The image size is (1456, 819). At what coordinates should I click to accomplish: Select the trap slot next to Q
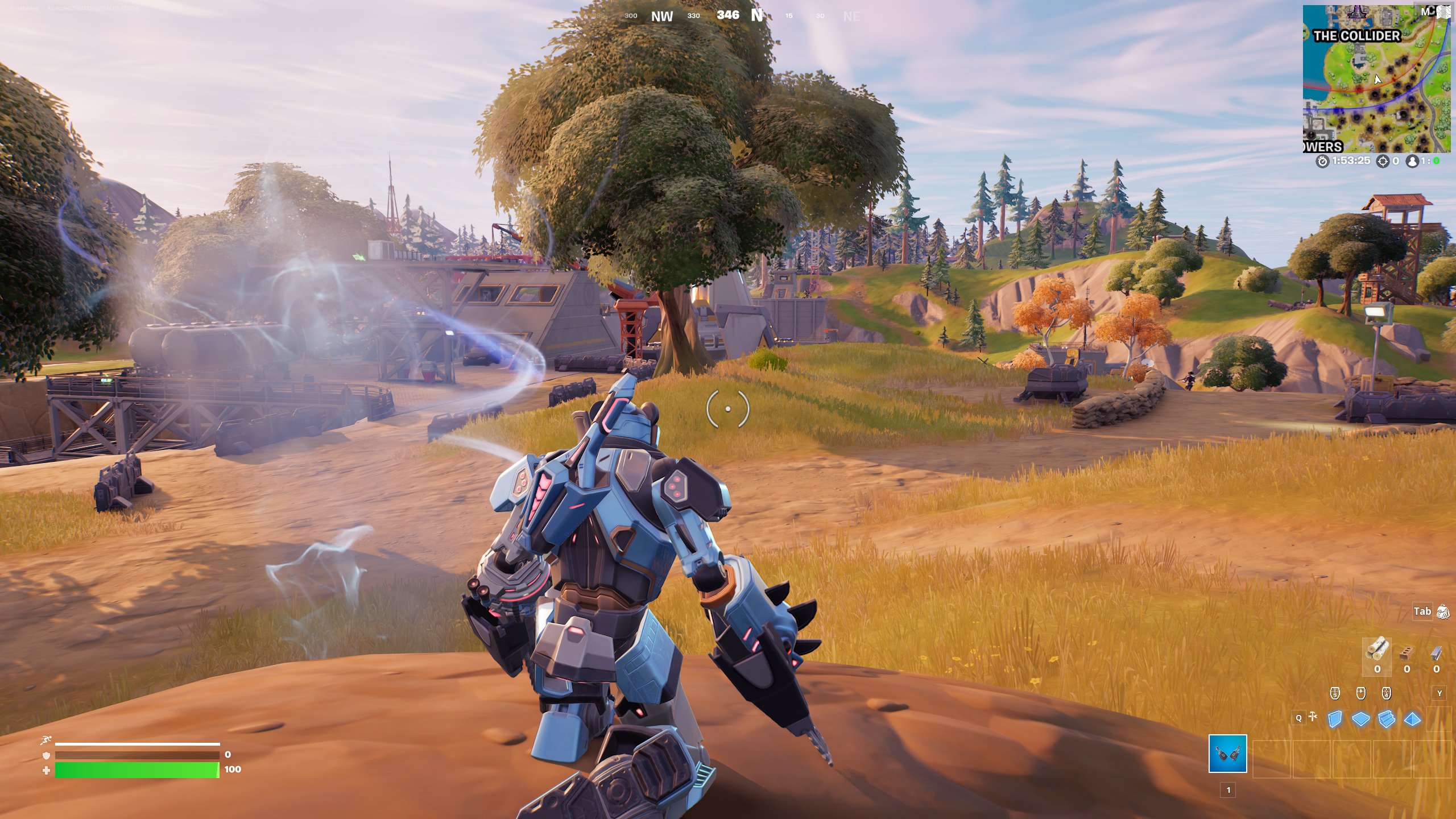tap(1312, 717)
